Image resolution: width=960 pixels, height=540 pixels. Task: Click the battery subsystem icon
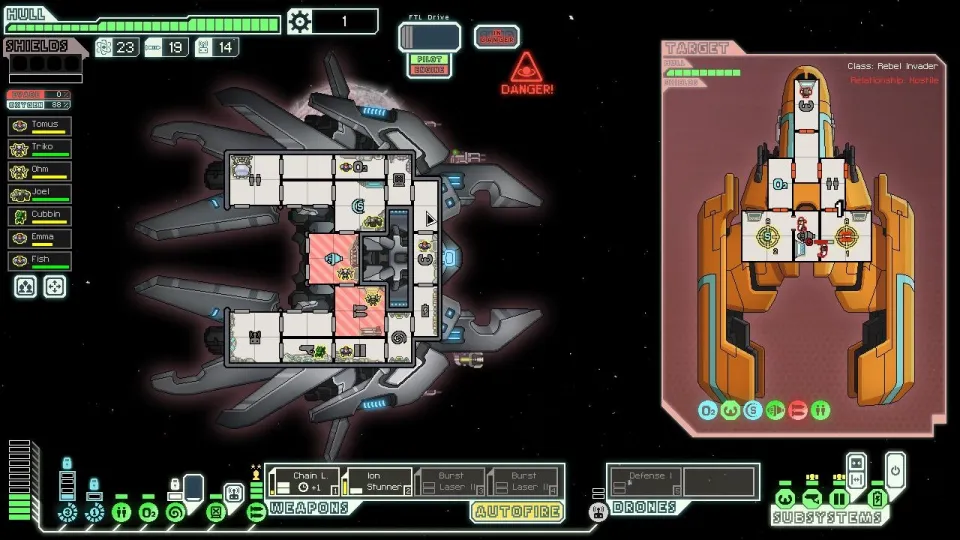pyautogui.click(x=878, y=499)
